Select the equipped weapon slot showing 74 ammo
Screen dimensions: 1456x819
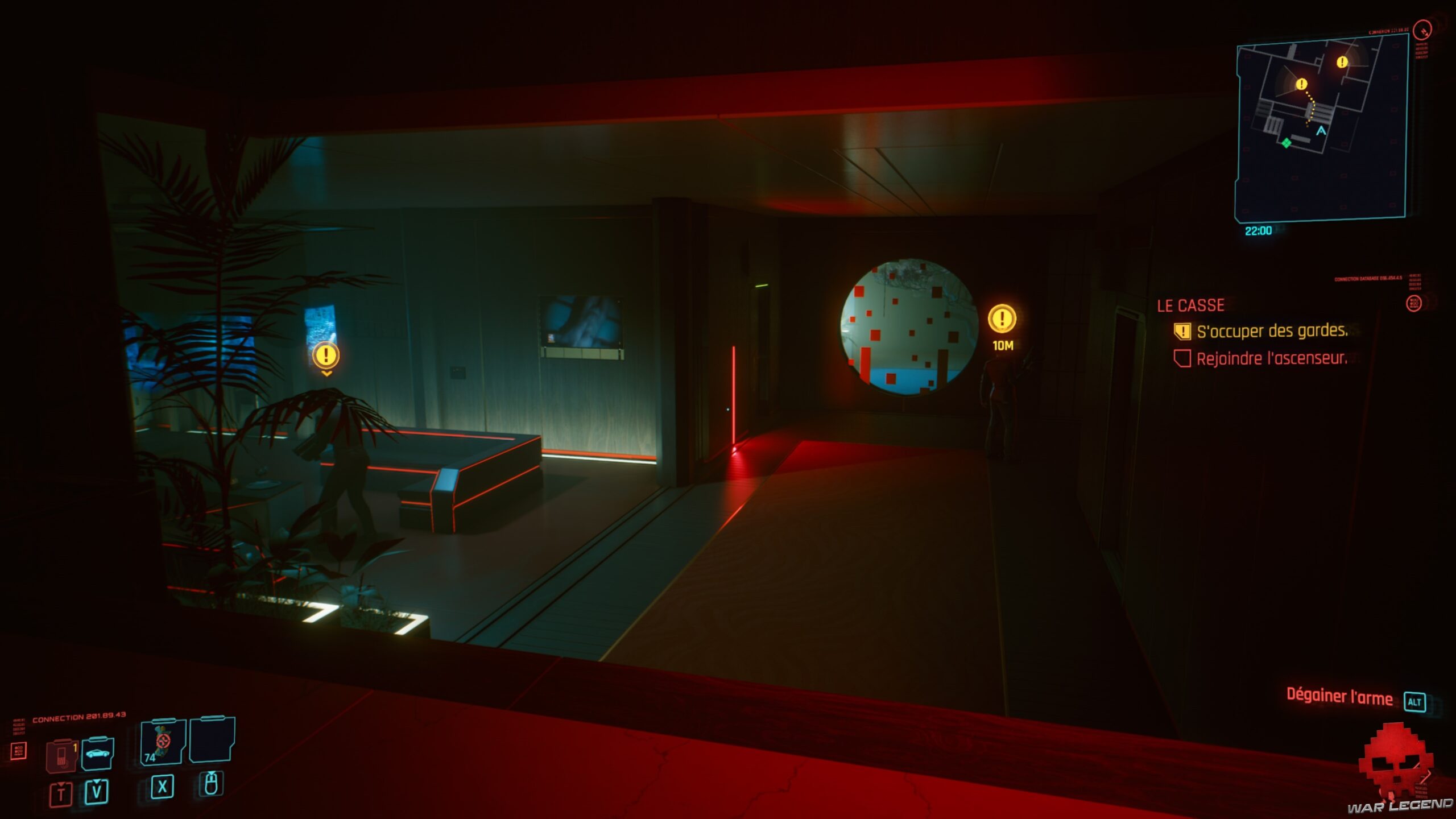[164, 742]
